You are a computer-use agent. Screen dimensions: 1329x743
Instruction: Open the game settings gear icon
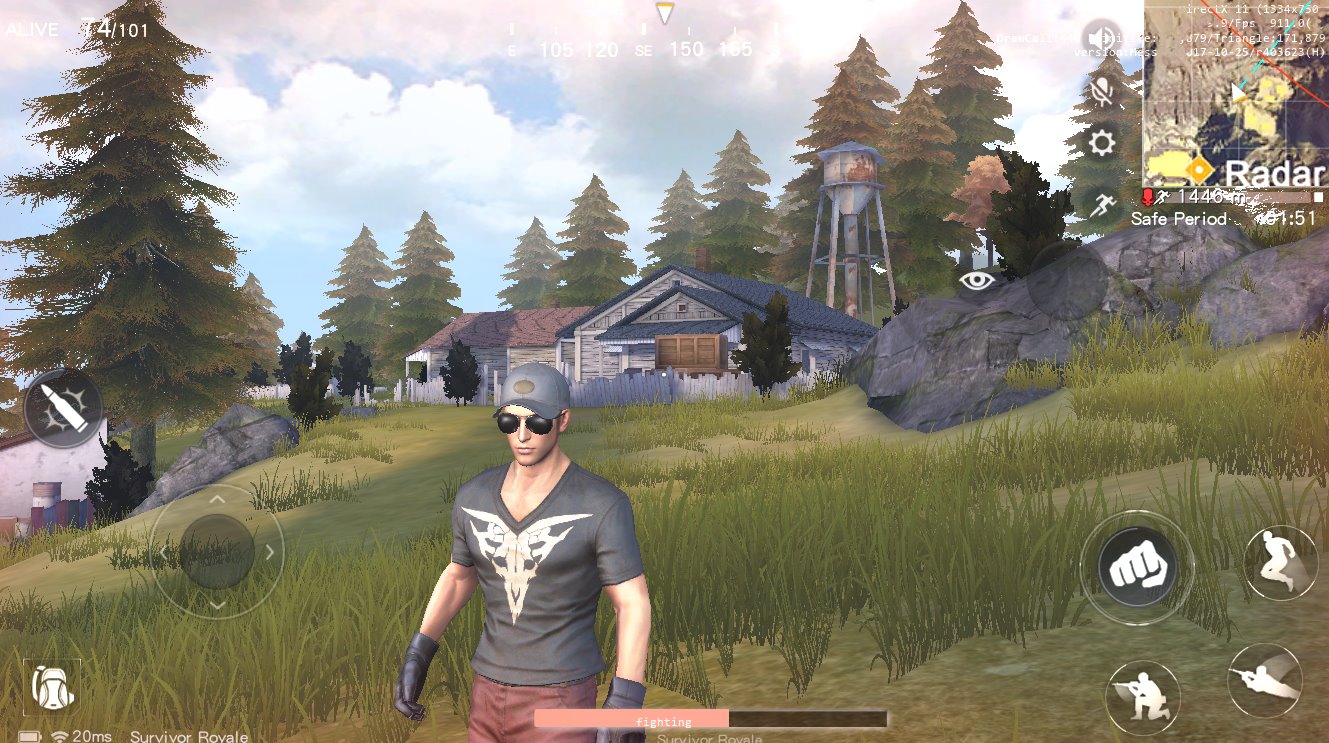pyautogui.click(x=1101, y=143)
